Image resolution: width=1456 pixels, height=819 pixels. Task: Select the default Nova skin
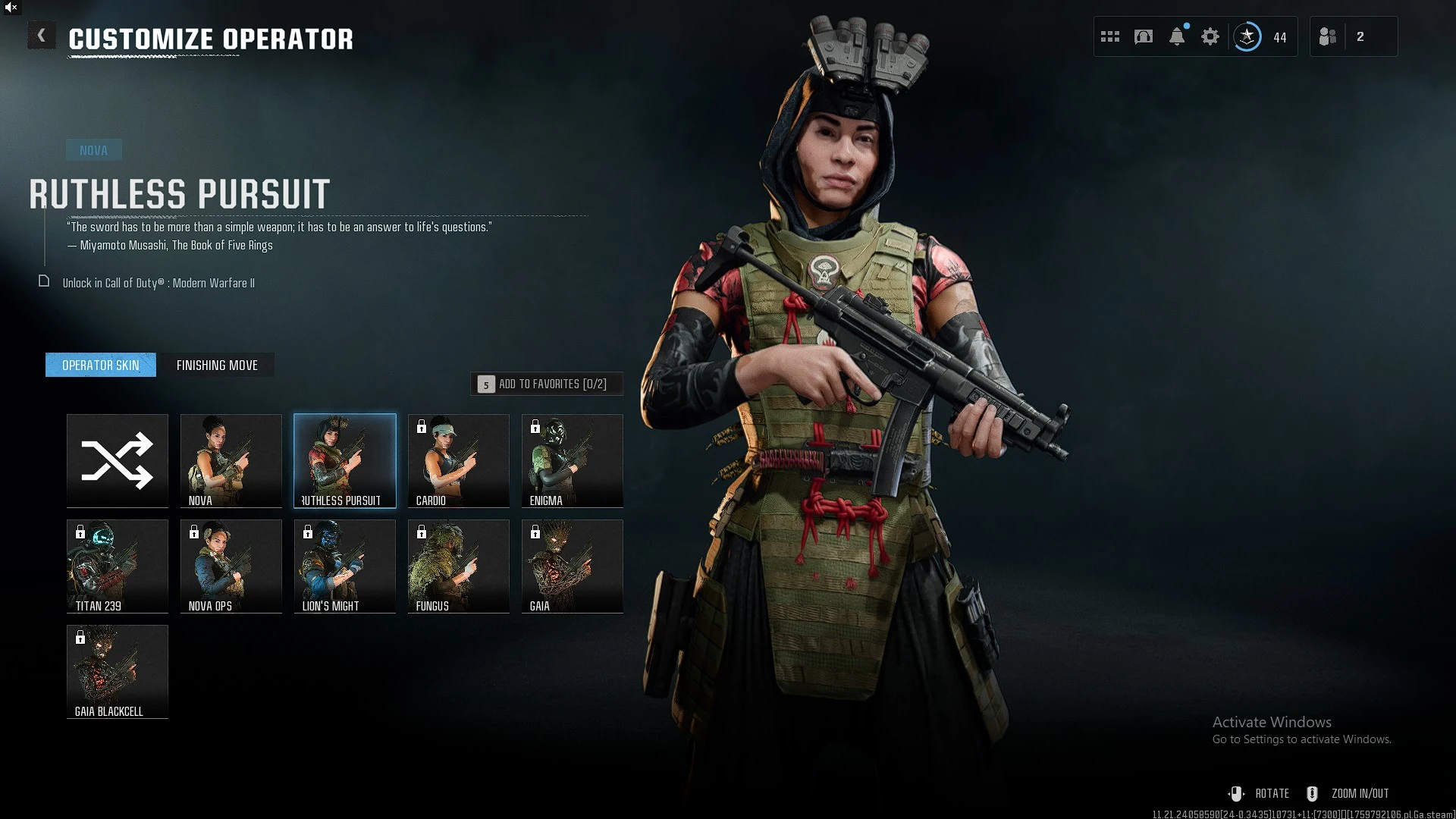coord(231,460)
